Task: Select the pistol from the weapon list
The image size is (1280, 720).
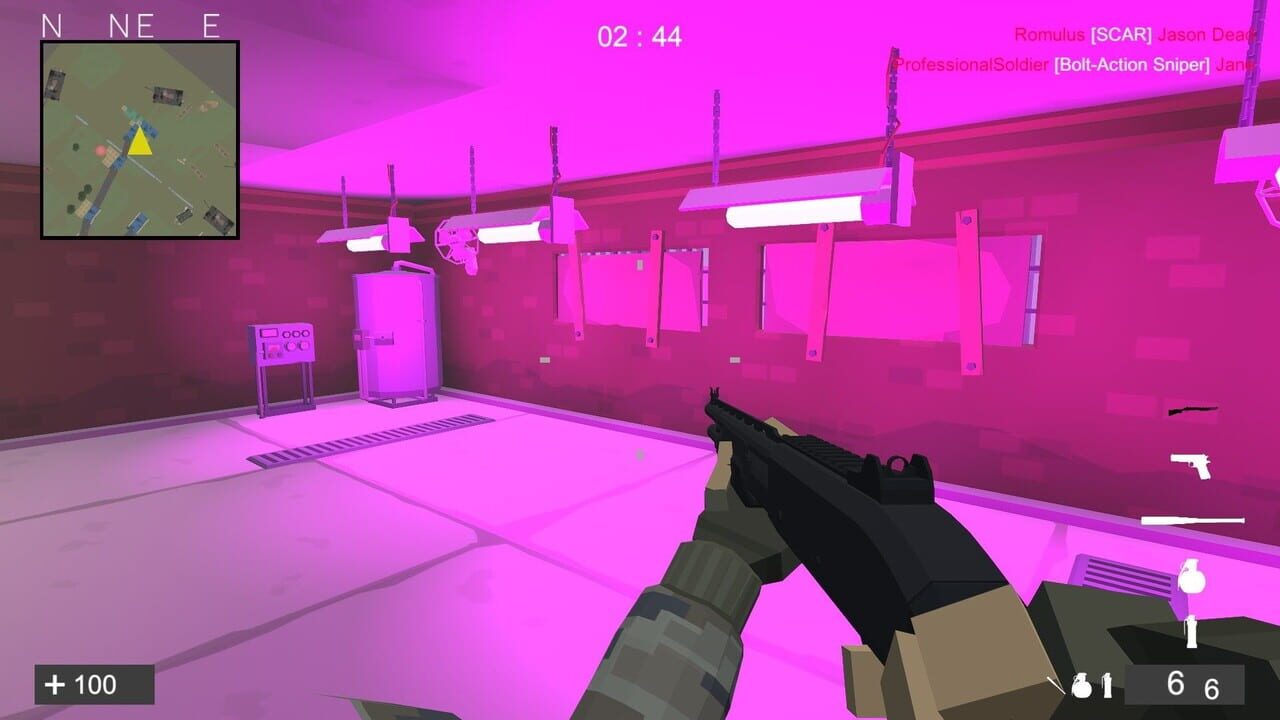Action: tap(1191, 467)
